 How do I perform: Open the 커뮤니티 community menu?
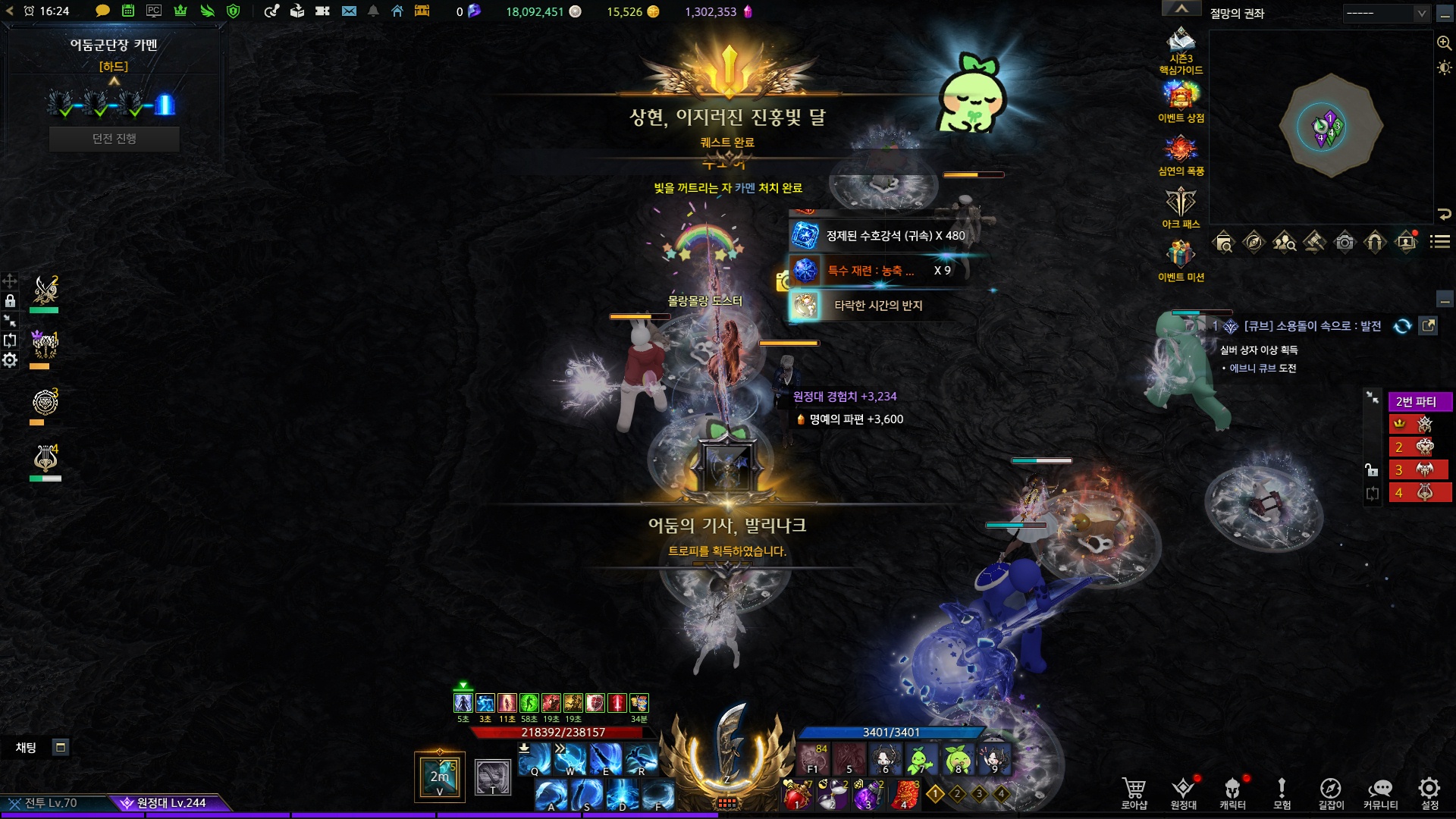coord(1380,792)
